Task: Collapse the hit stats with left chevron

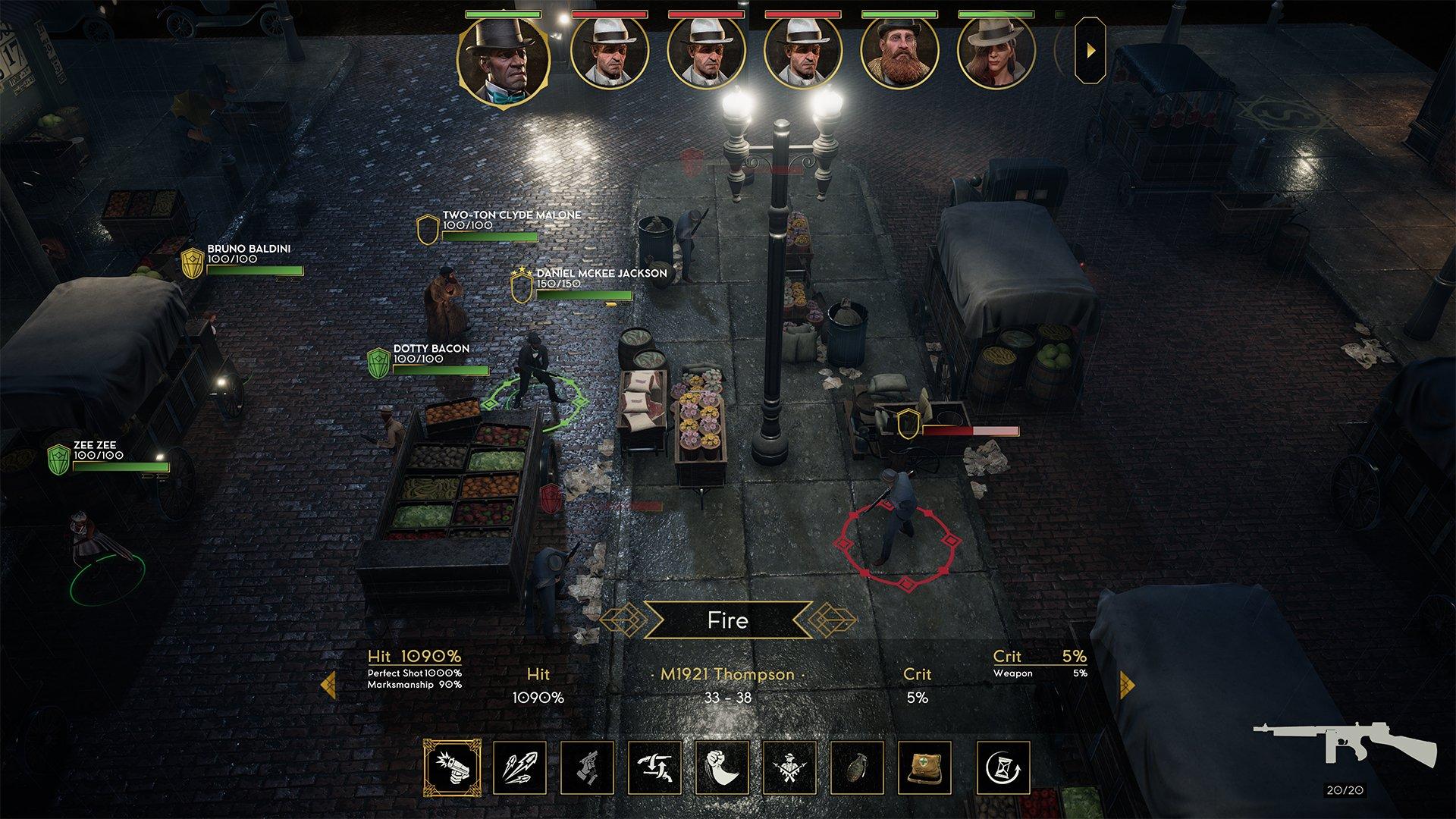Action: [330, 682]
